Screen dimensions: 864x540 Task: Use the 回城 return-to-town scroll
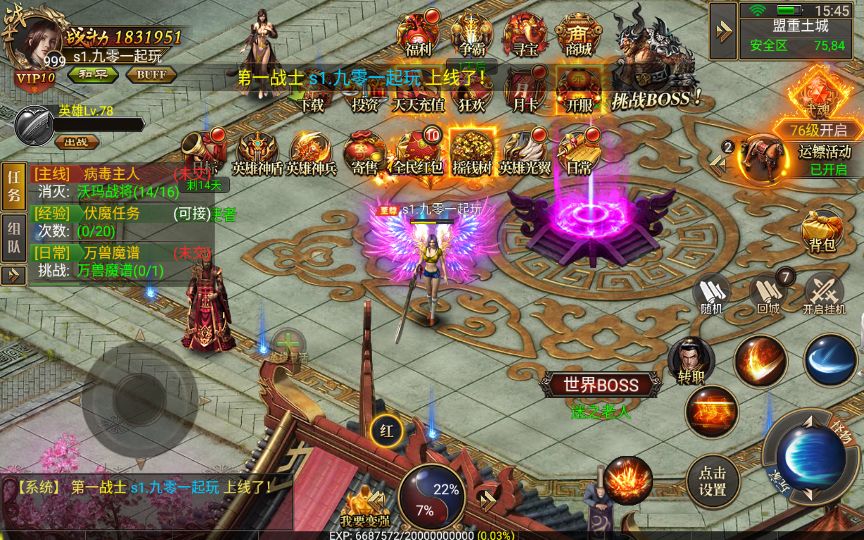pos(768,294)
